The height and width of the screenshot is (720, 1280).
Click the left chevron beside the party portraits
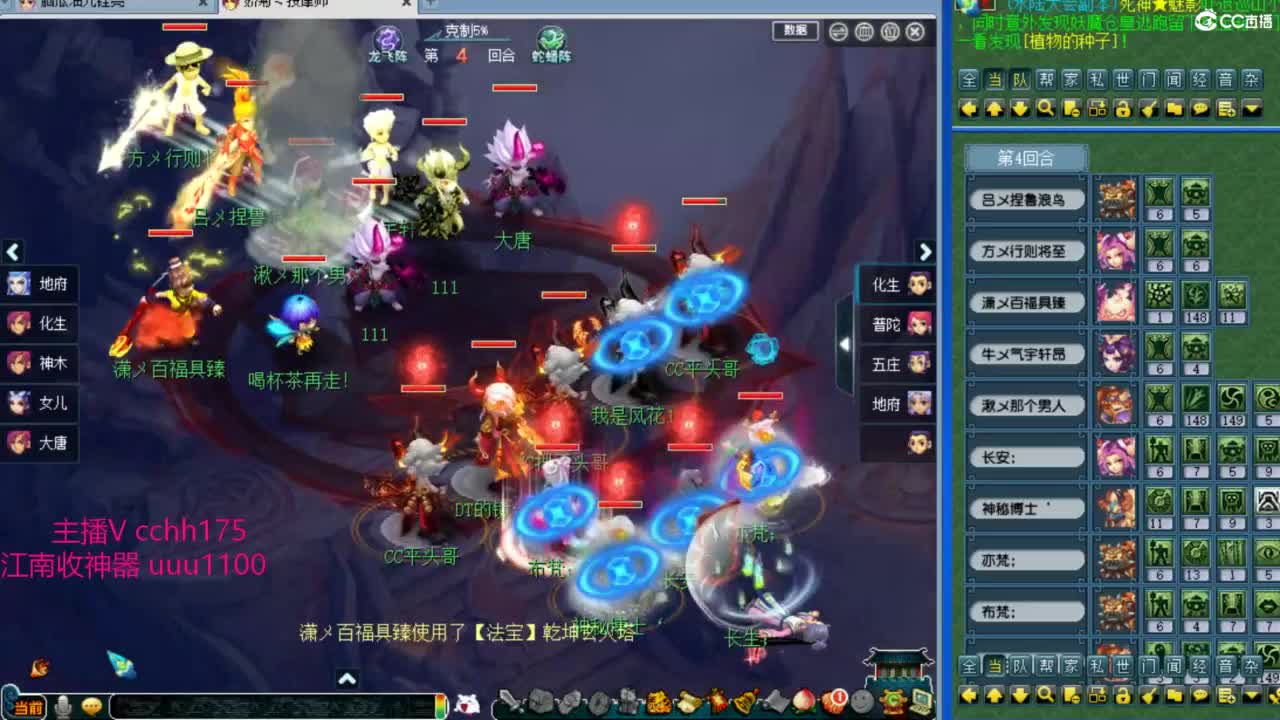[13, 253]
